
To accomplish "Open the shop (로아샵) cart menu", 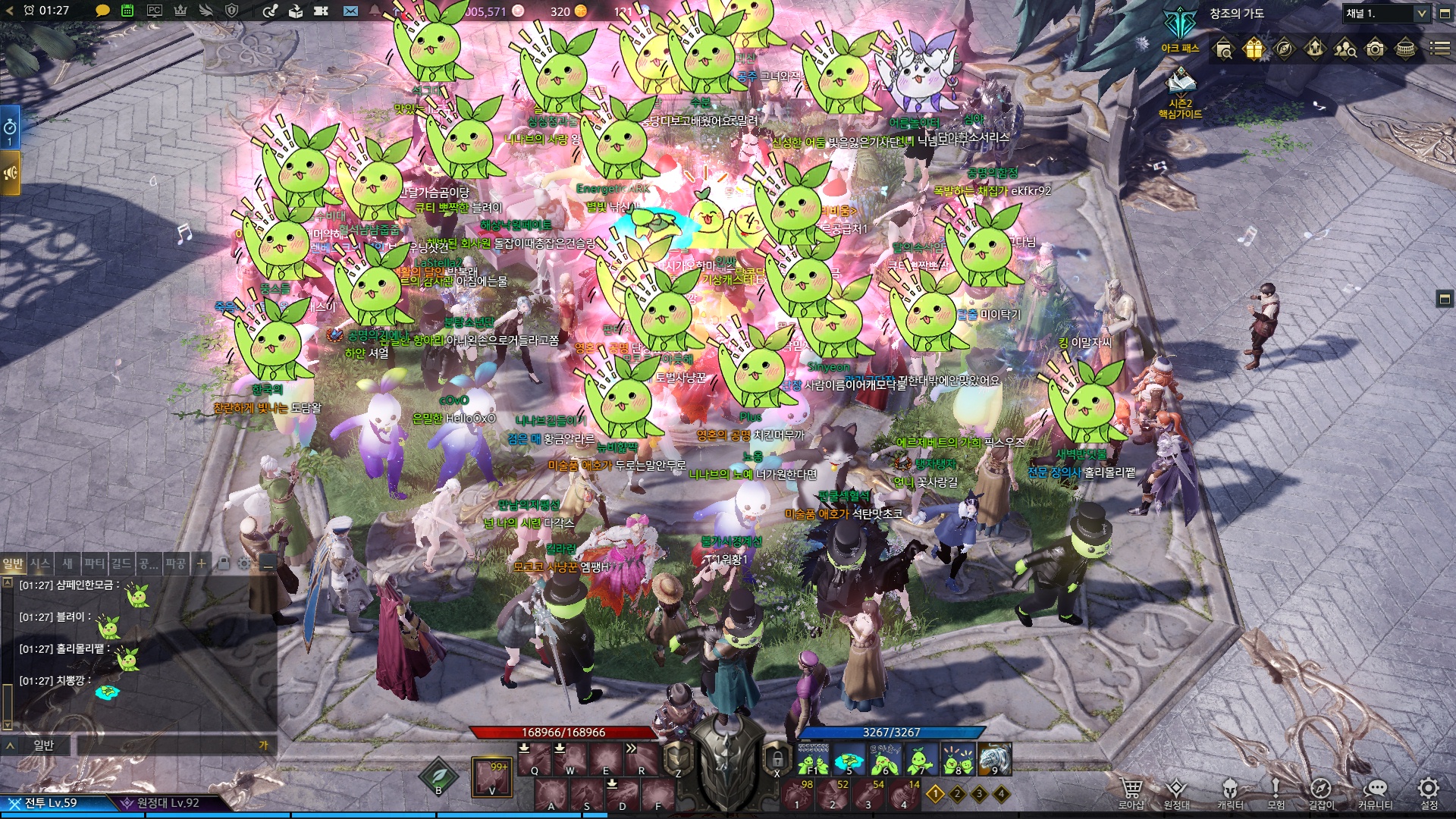I will (1131, 791).
